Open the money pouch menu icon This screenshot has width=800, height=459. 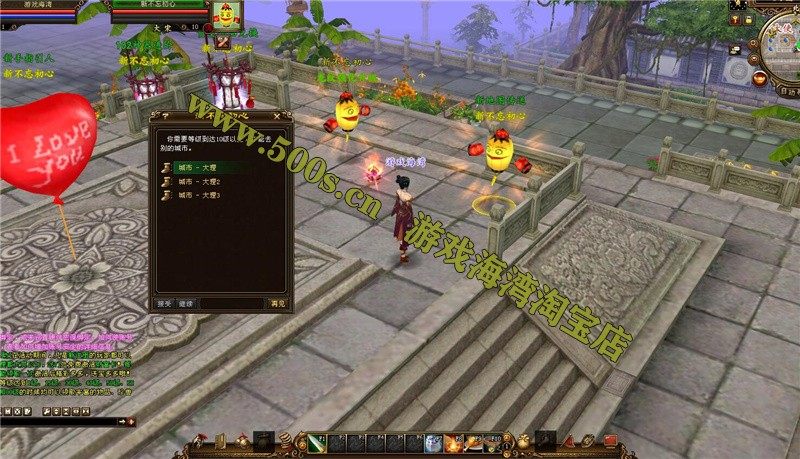tap(522, 440)
